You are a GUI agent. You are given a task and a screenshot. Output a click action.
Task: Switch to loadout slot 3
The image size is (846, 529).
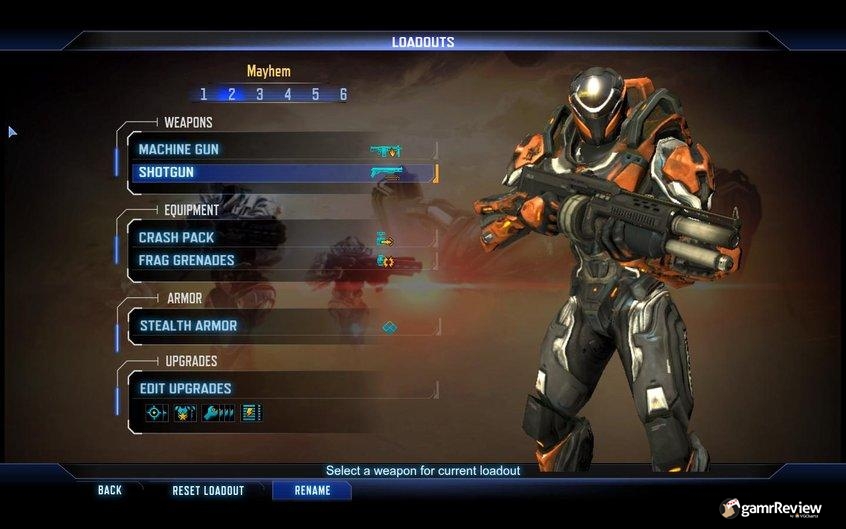[x=259, y=95]
